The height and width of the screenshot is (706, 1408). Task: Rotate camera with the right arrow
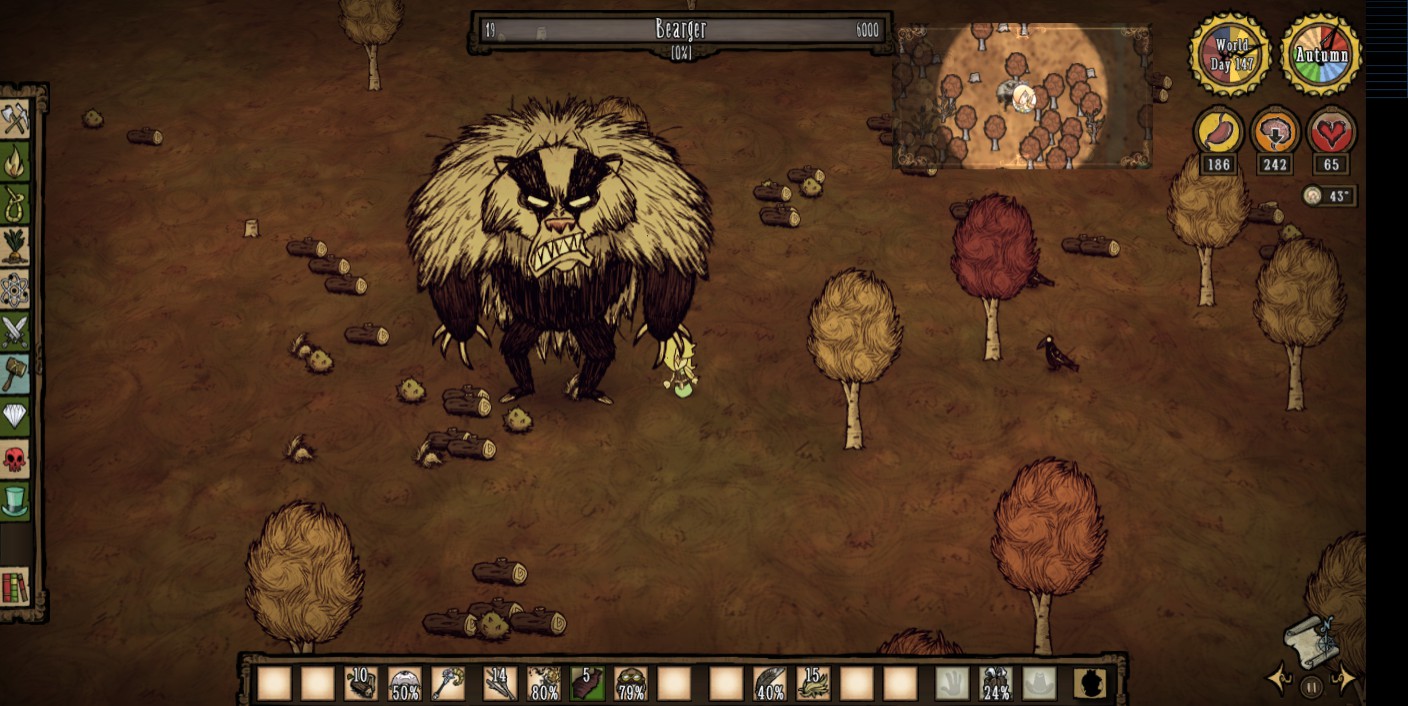[x=1346, y=679]
